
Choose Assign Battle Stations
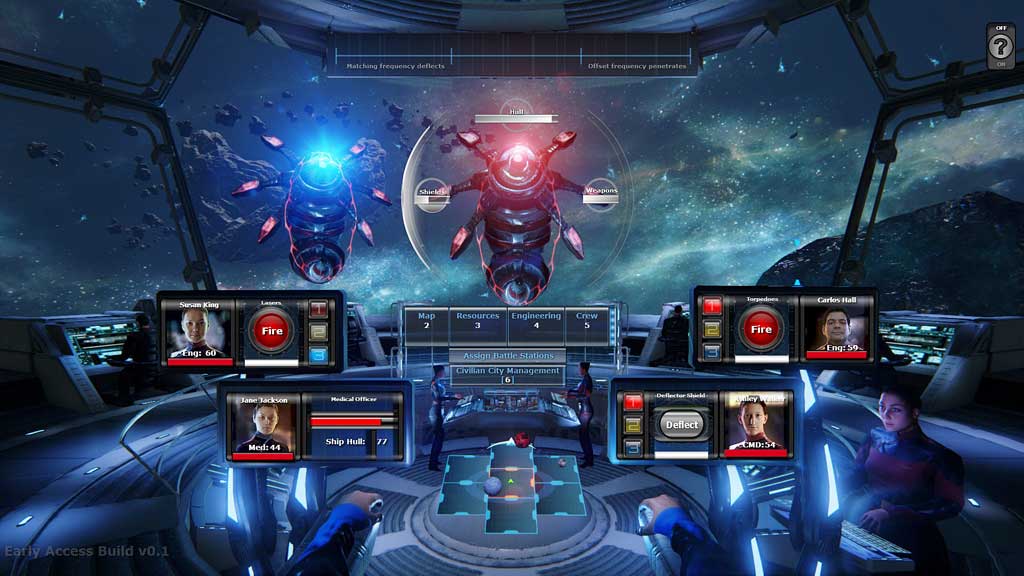[x=507, y=356]
